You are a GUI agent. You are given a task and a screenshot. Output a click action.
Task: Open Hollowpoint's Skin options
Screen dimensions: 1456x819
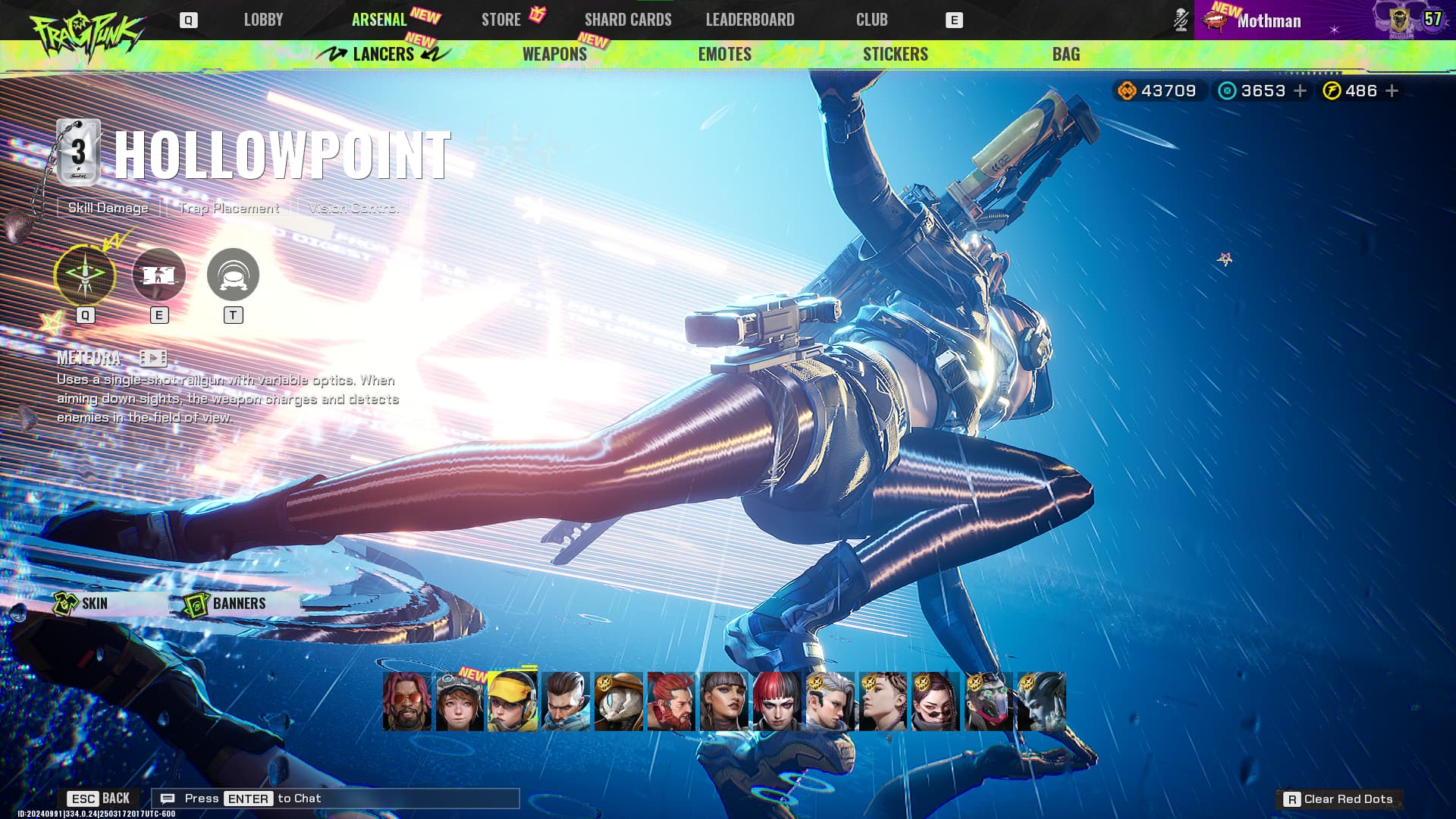pos(82,604)
